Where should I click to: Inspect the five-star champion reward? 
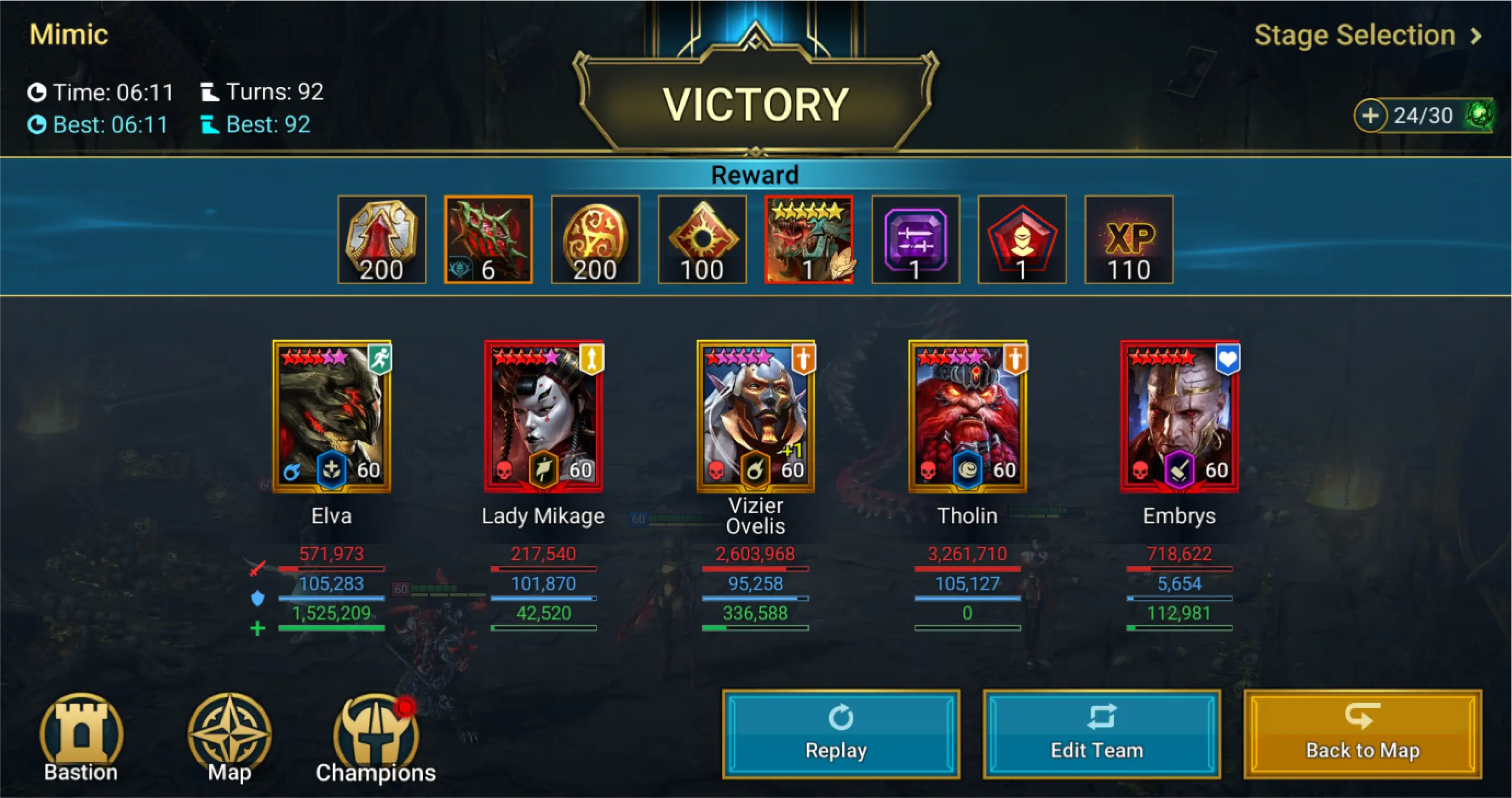click(808, 239)
